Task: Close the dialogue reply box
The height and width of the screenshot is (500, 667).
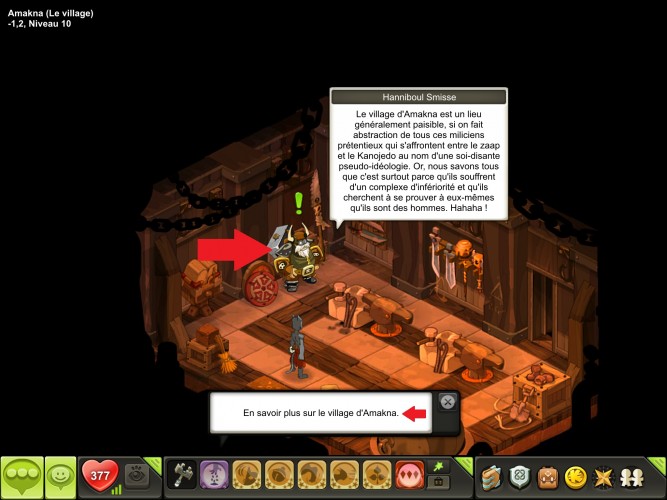Action: pos(447,402)
